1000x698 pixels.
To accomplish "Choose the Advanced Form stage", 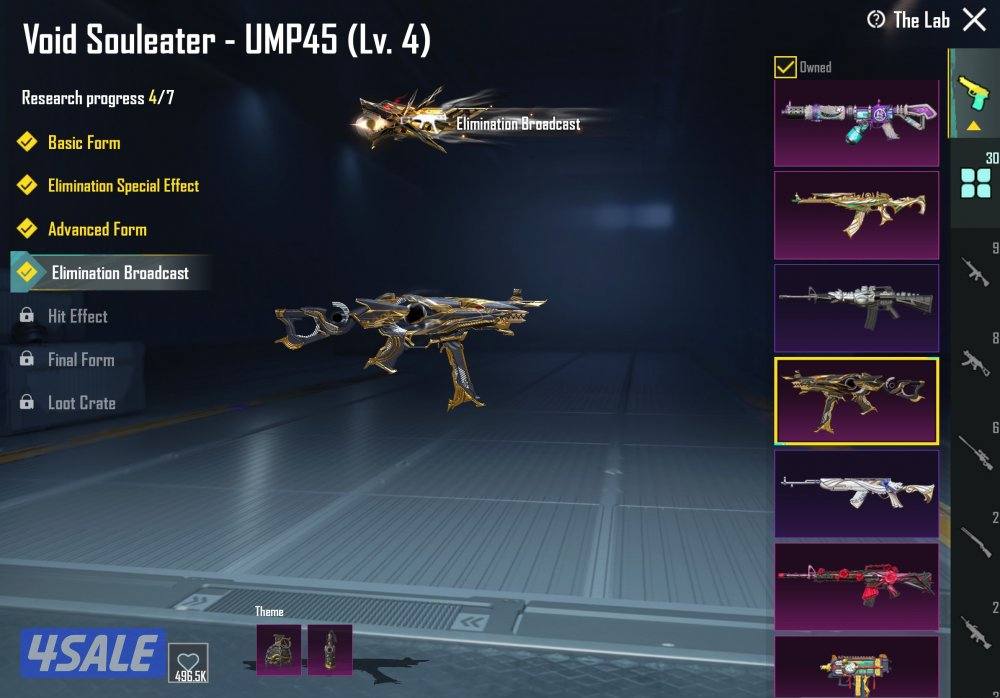I will pos(97,229).
